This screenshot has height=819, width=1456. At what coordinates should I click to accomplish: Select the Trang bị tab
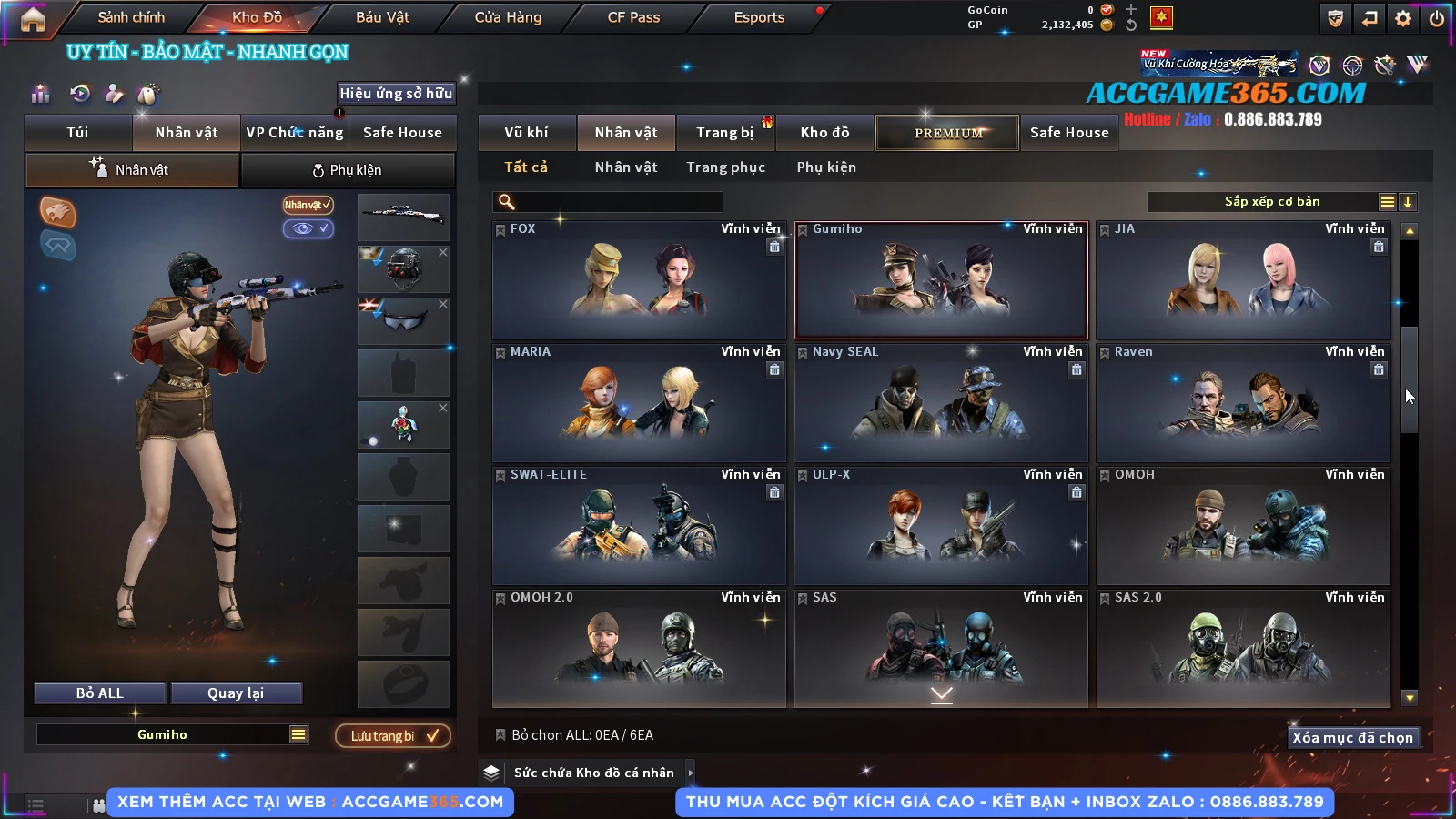click(x=724, y=133)
